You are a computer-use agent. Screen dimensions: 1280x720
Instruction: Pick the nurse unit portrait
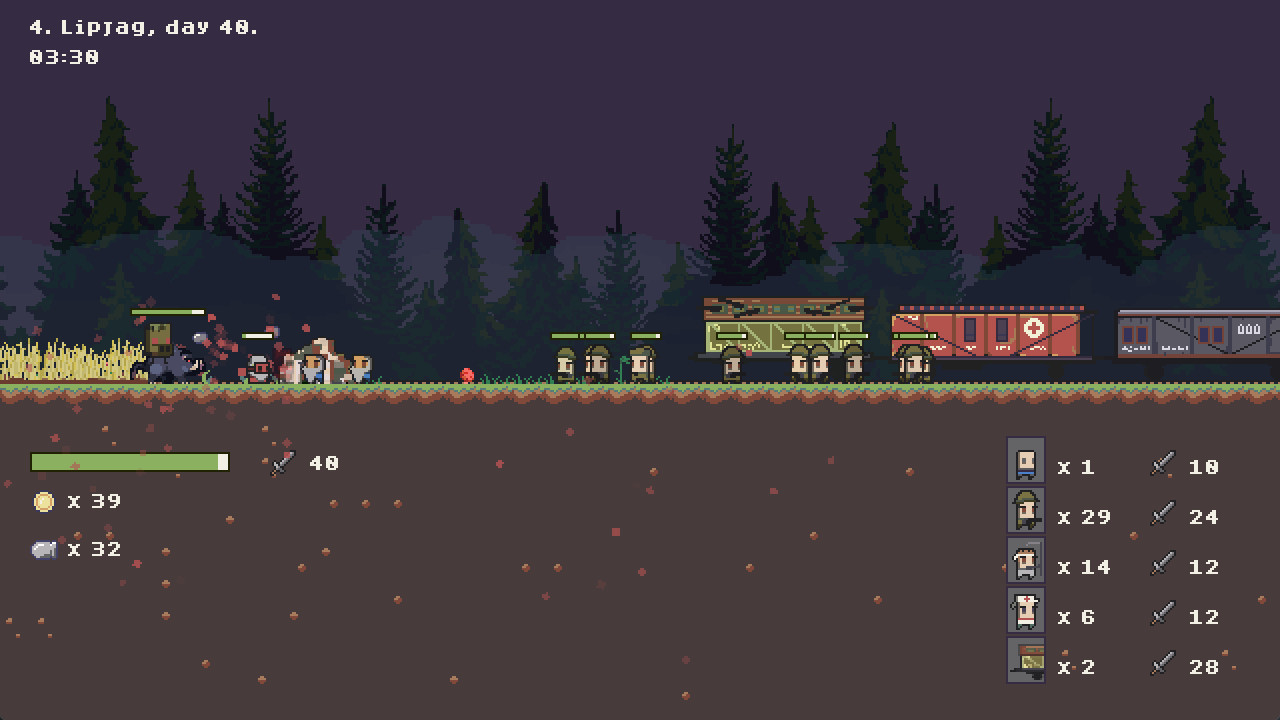(x=1026, y=611)
